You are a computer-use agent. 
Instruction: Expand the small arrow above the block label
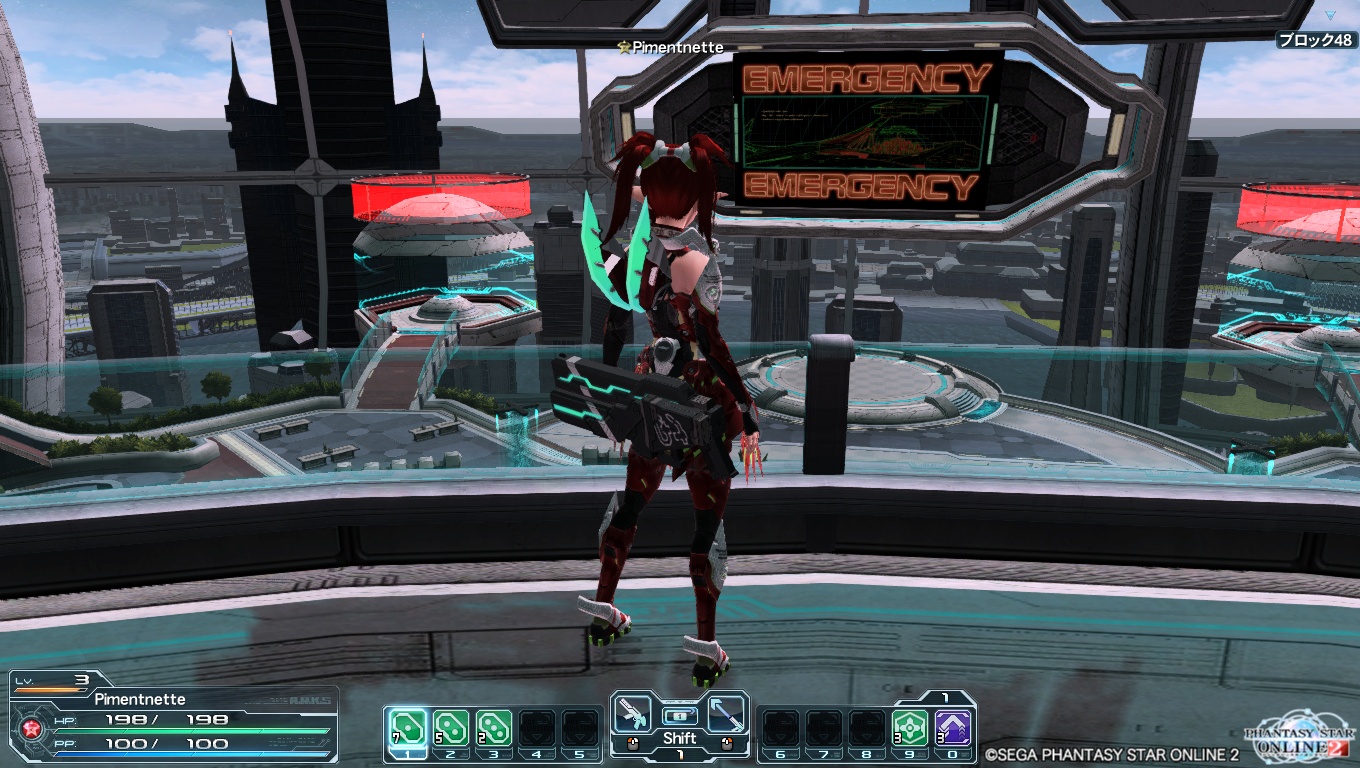(1330, 16)
